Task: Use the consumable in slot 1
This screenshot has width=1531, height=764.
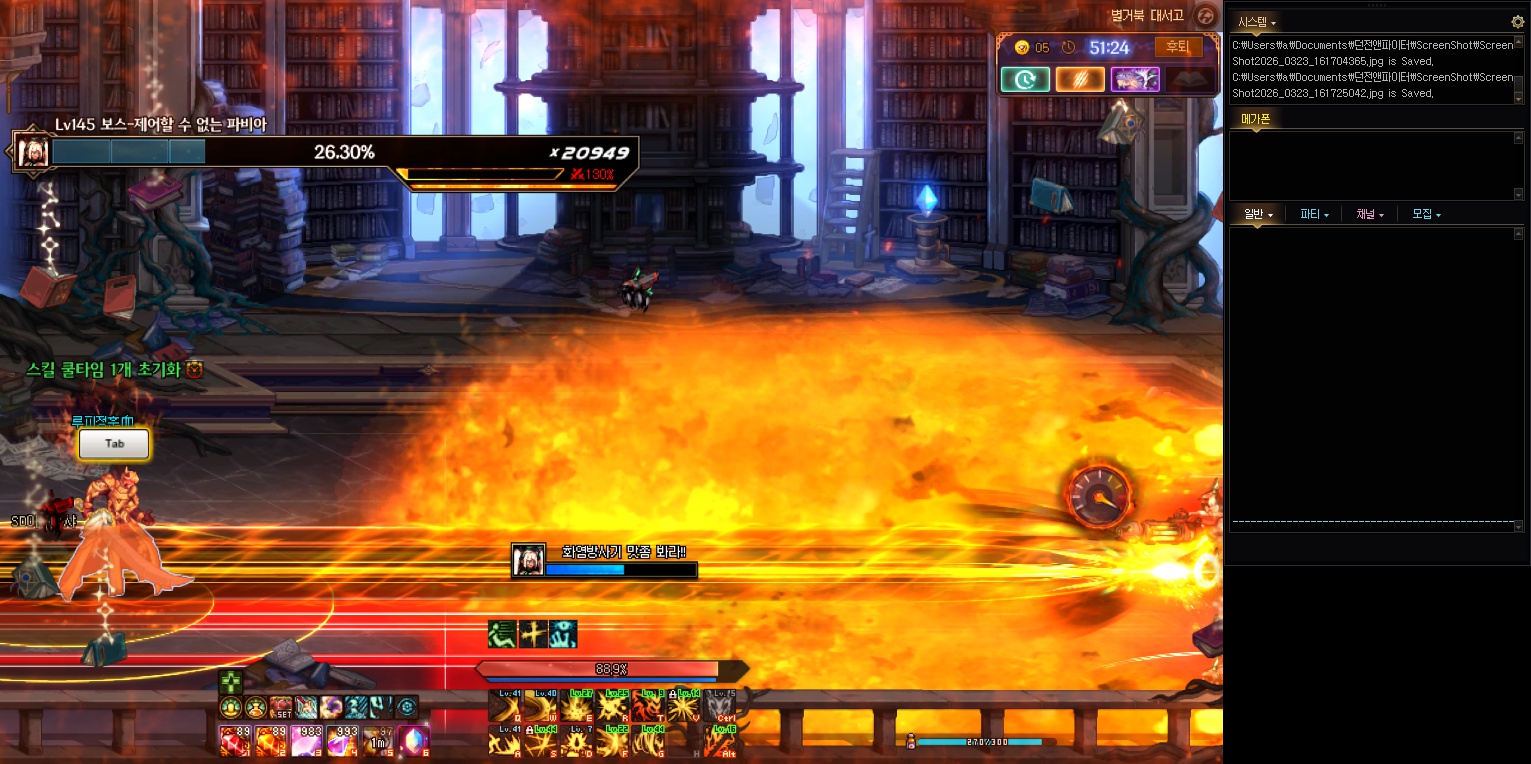Action: [233, 741]
